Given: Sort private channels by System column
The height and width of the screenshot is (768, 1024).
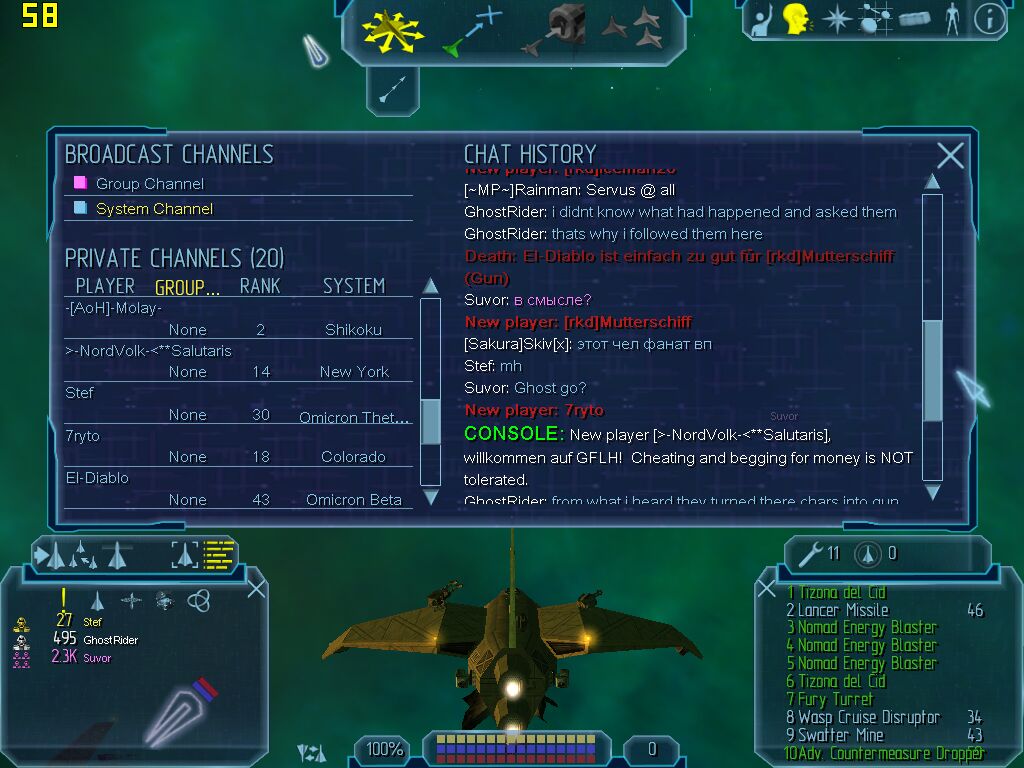Looking at the screenshot, I should pos(353,286).
